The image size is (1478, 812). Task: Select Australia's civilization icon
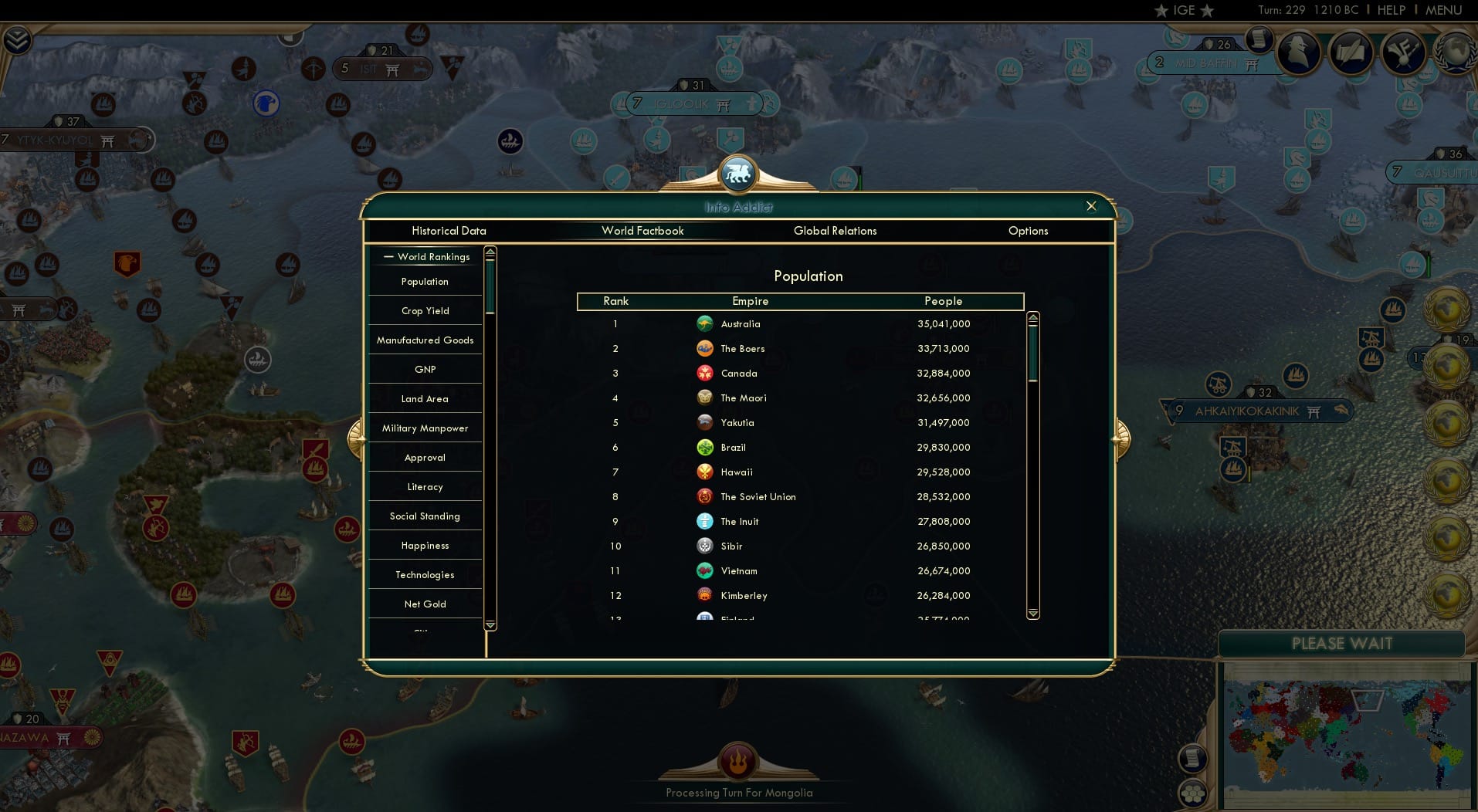(705, 324)
